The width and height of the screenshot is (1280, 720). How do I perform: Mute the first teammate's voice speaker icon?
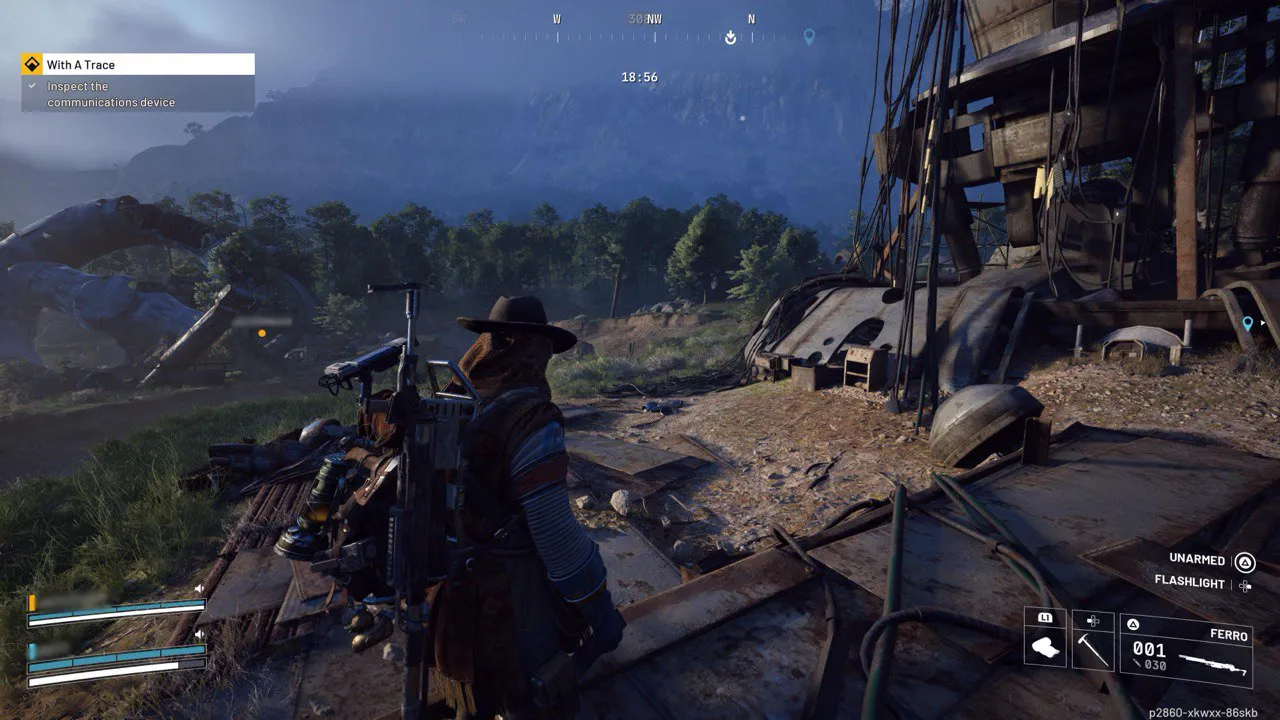coord(198,588)
